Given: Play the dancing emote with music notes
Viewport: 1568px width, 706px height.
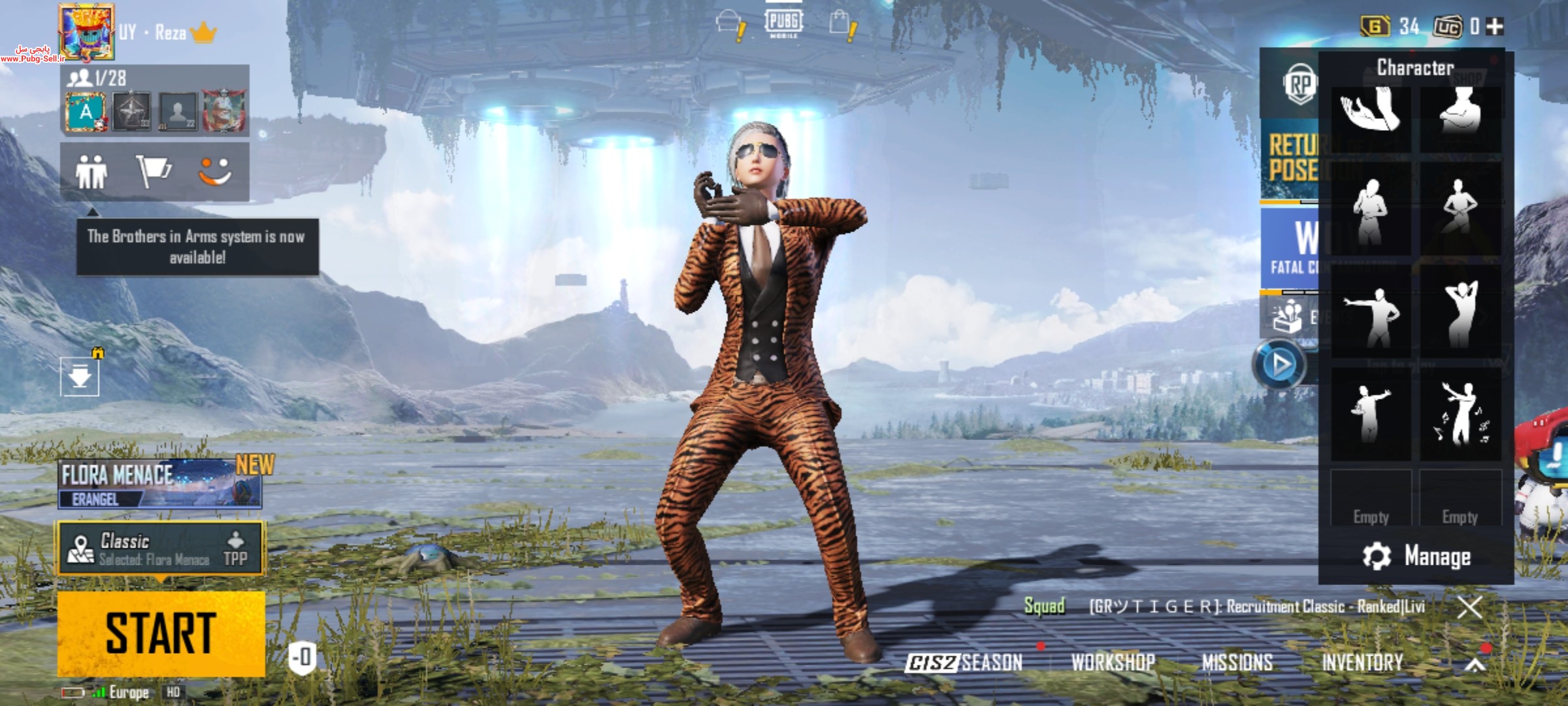Looking at the screenshot, I should click(1460, 414).
